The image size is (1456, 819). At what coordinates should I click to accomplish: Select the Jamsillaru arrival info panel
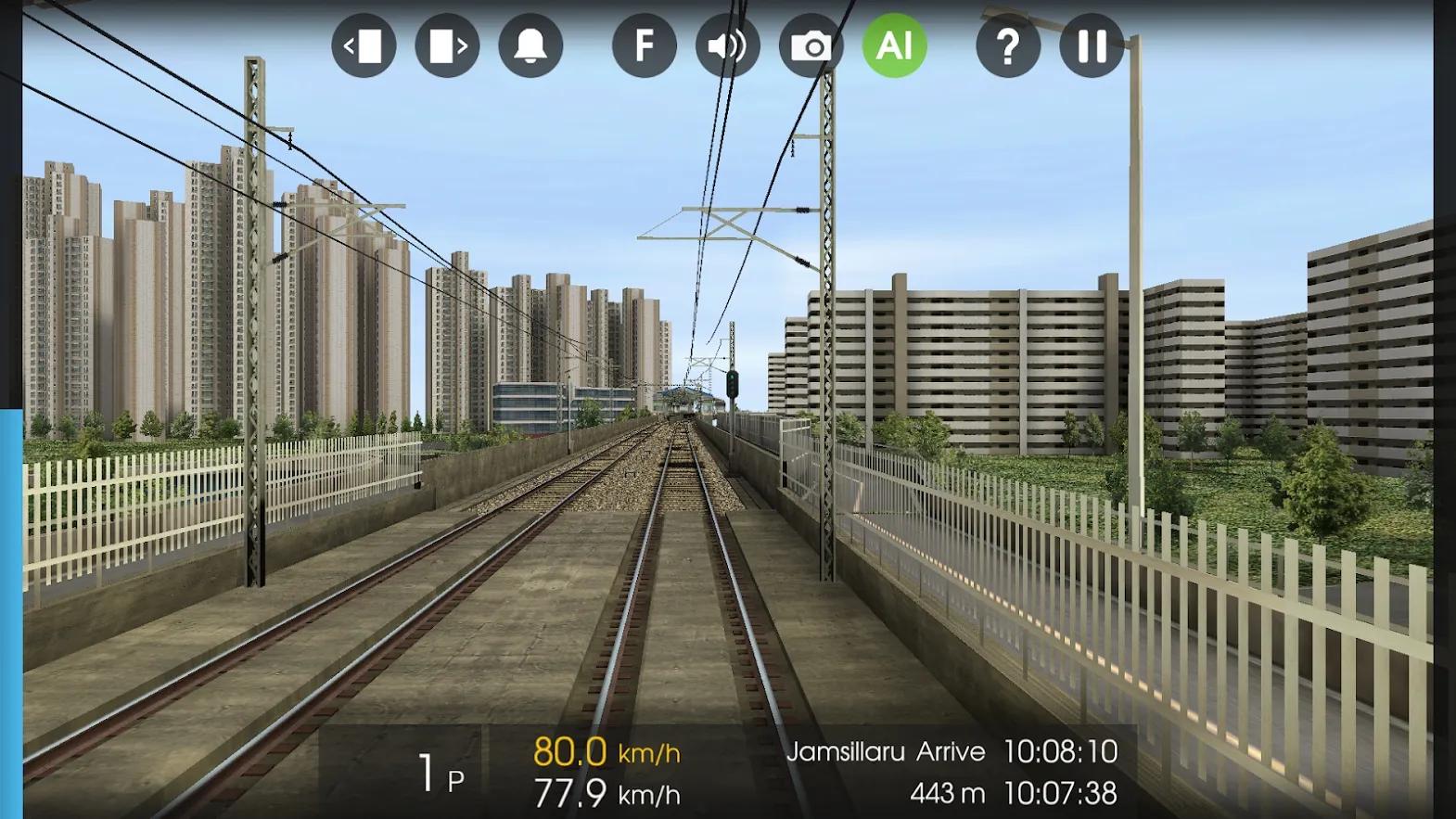pyautogui.click(x=886, y=752)
